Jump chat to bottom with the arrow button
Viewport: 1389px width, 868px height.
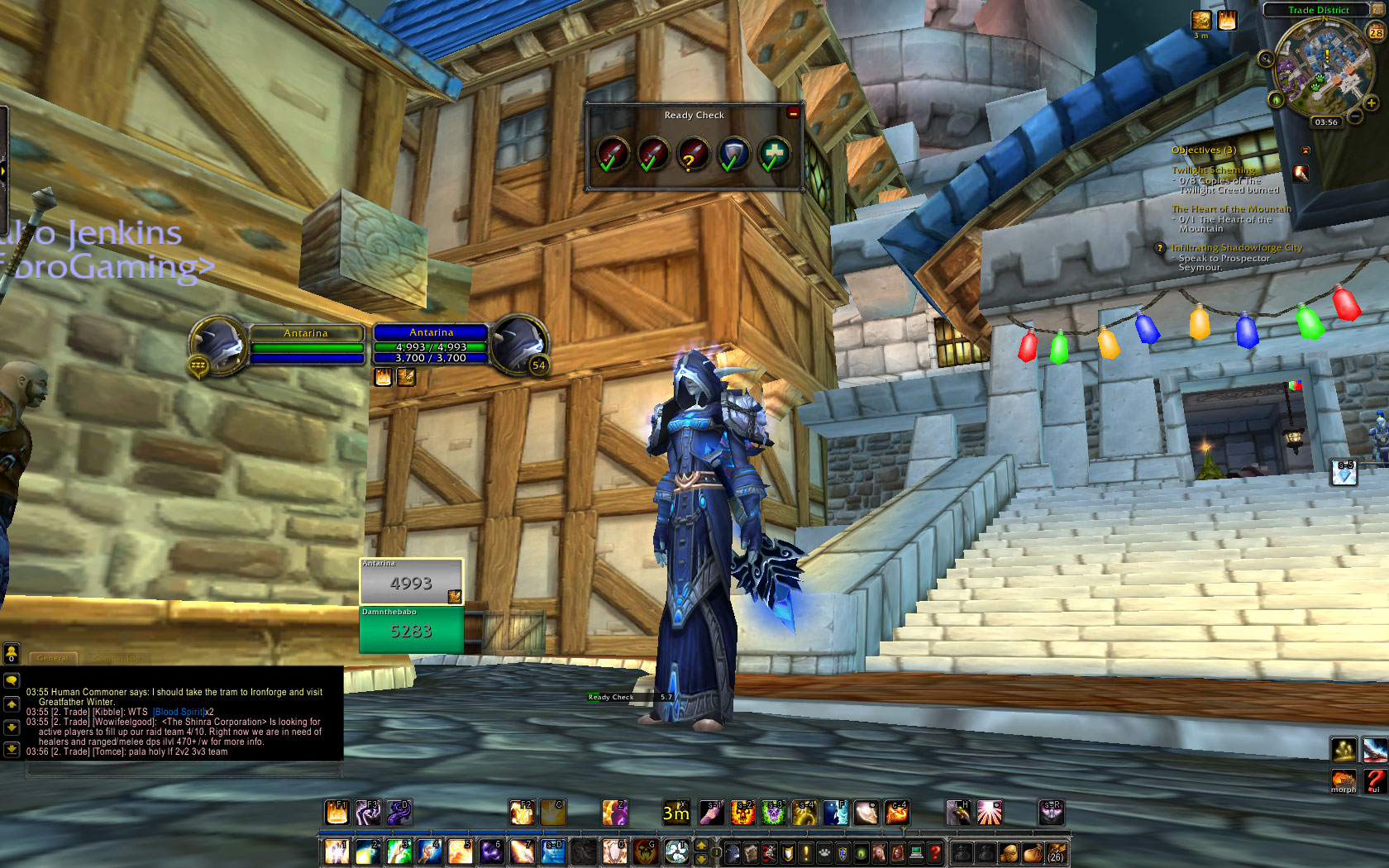(12, 749)
